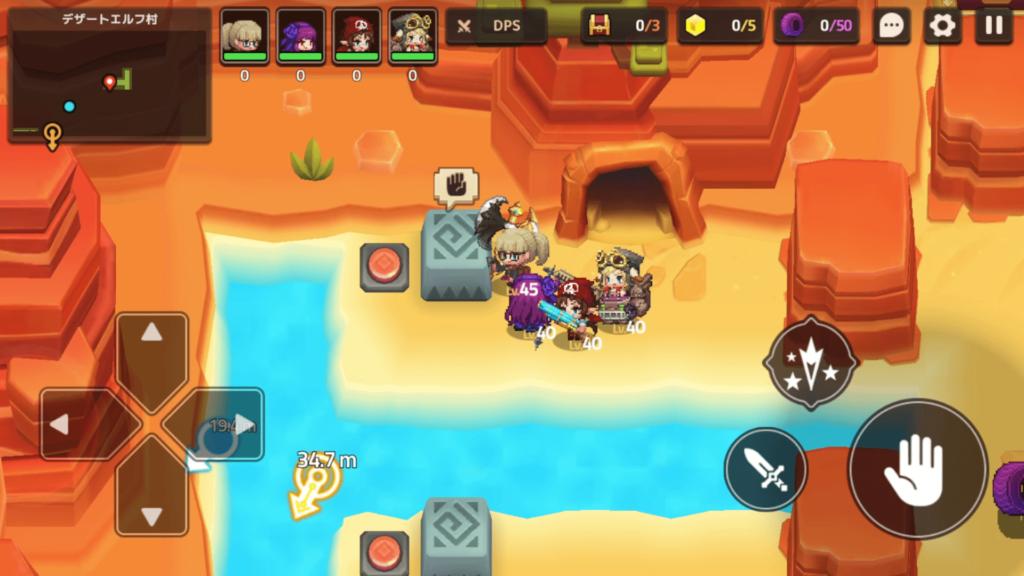
Task: Select the blonde hero portrait
Action: pyautogui.click(x=245, y=37)
